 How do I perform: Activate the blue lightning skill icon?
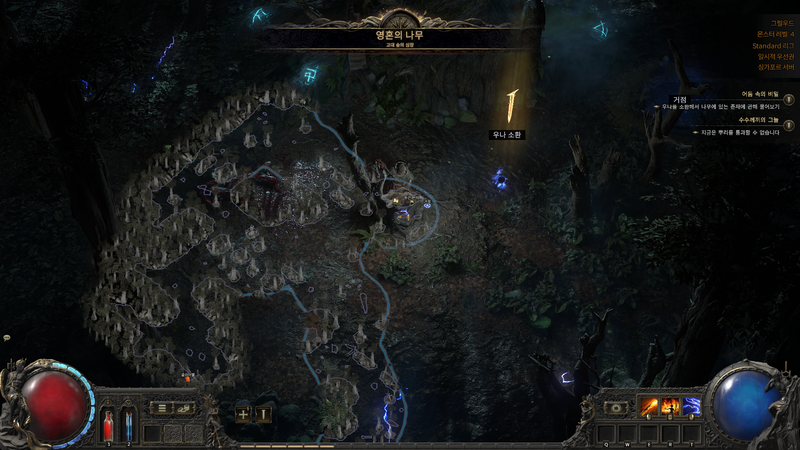692,408
